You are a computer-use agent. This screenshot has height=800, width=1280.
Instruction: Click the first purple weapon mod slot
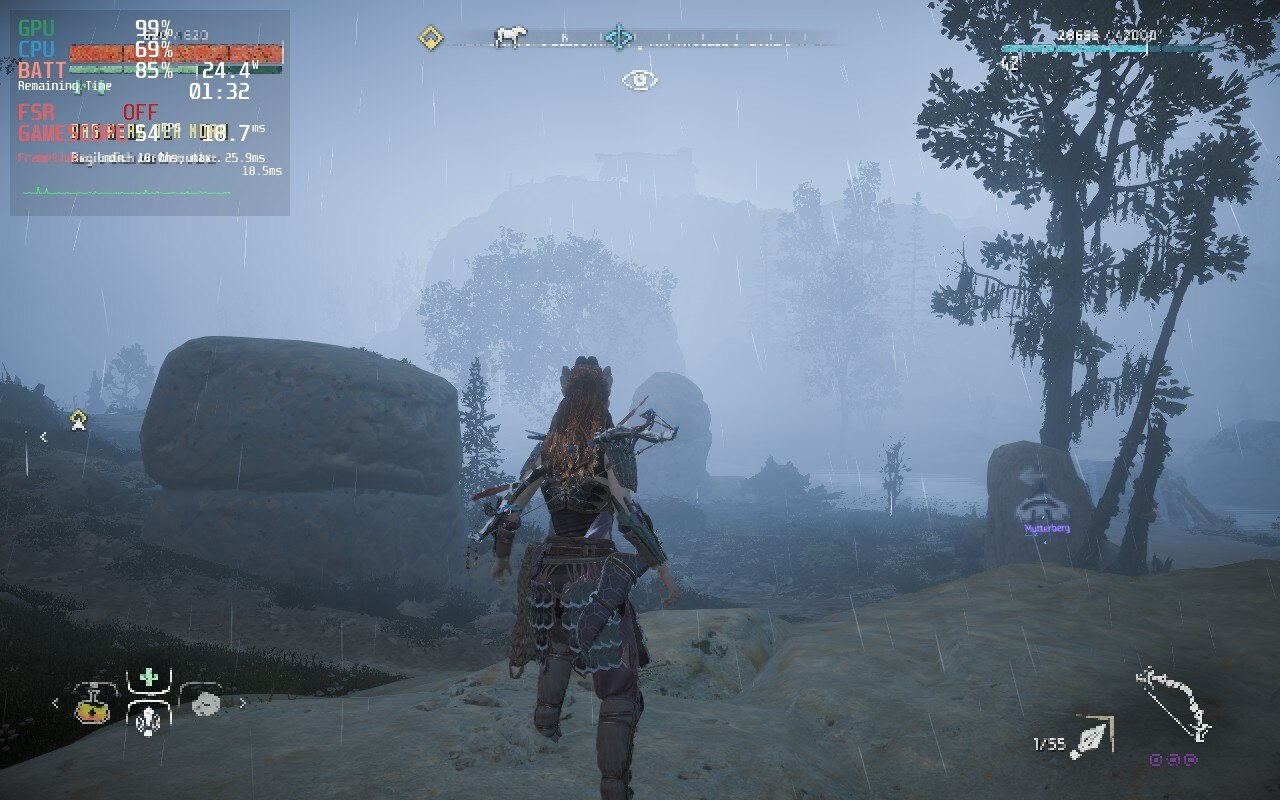[x=1155, y=760]
